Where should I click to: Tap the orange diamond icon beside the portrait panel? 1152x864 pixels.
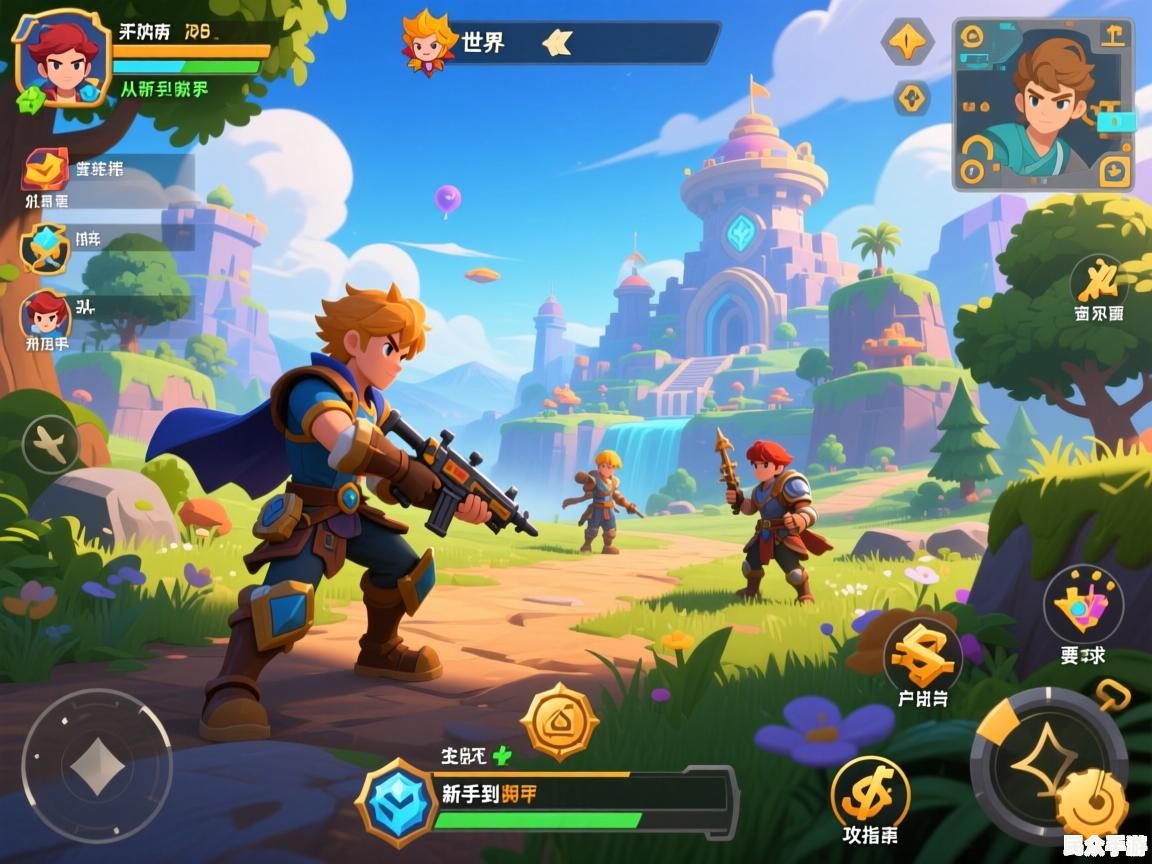[908, 41]
